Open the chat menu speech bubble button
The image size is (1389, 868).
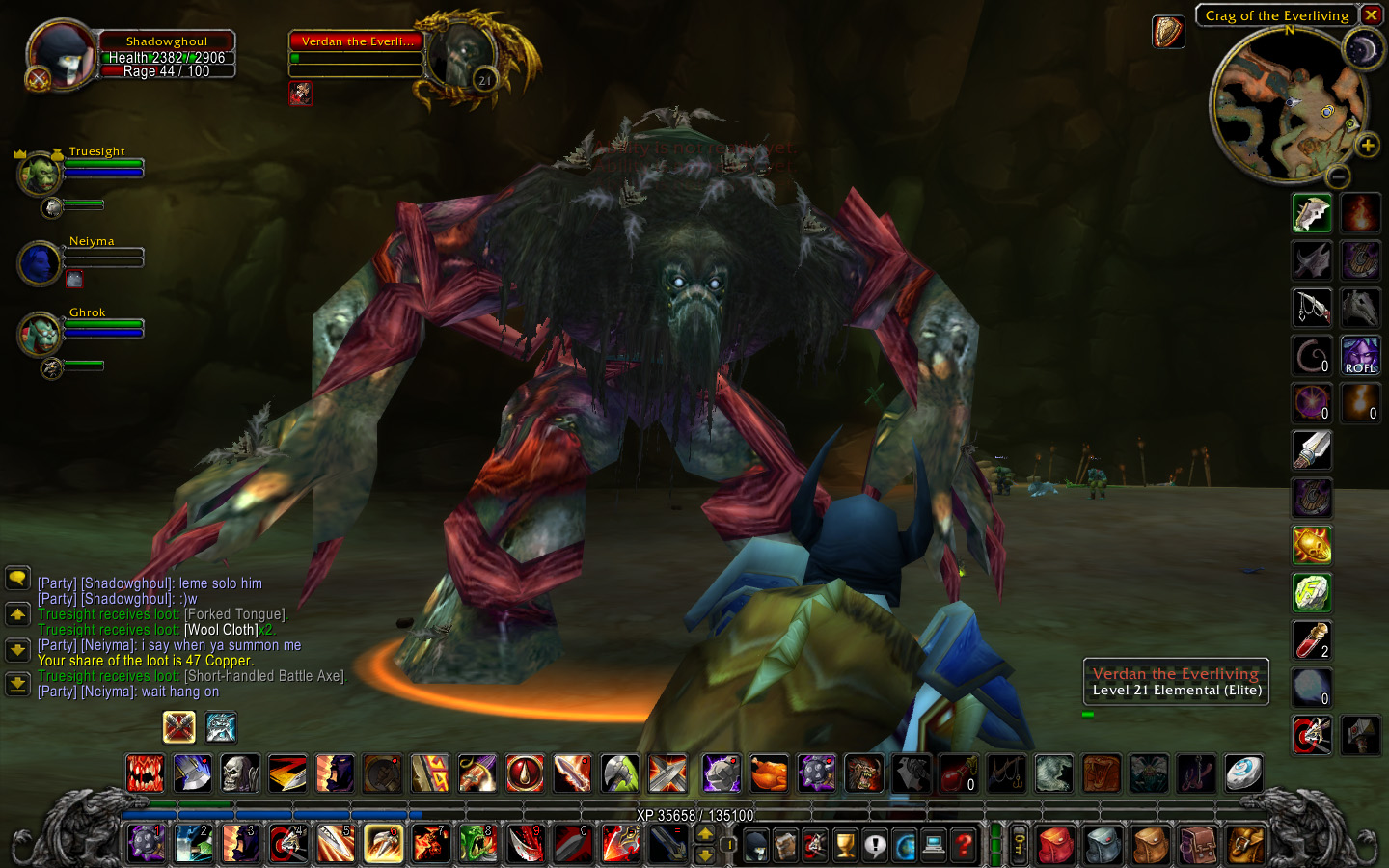pyautogui.click(x=17, y=579)
